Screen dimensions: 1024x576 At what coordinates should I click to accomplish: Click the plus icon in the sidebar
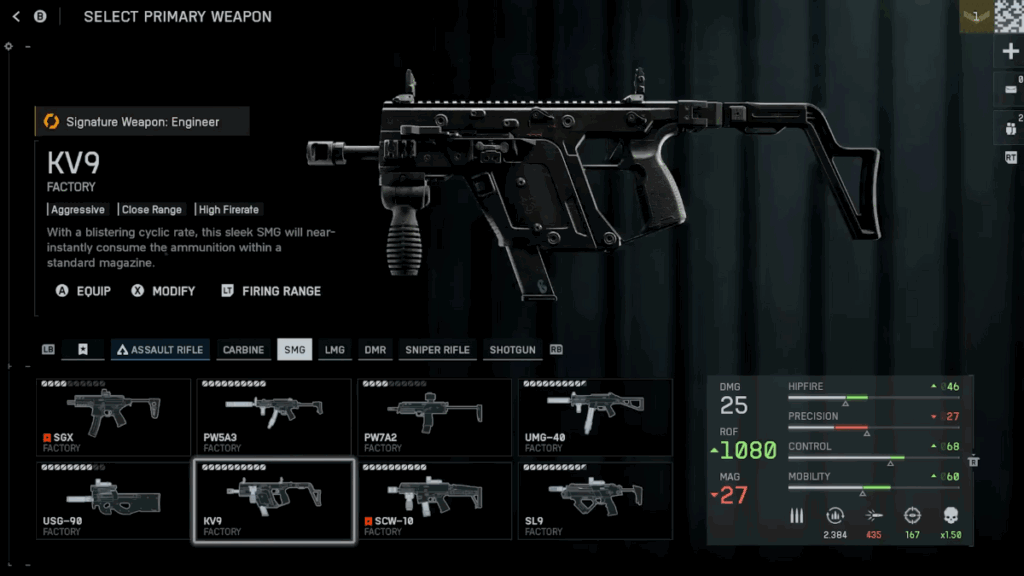(x=1010, y=52)
